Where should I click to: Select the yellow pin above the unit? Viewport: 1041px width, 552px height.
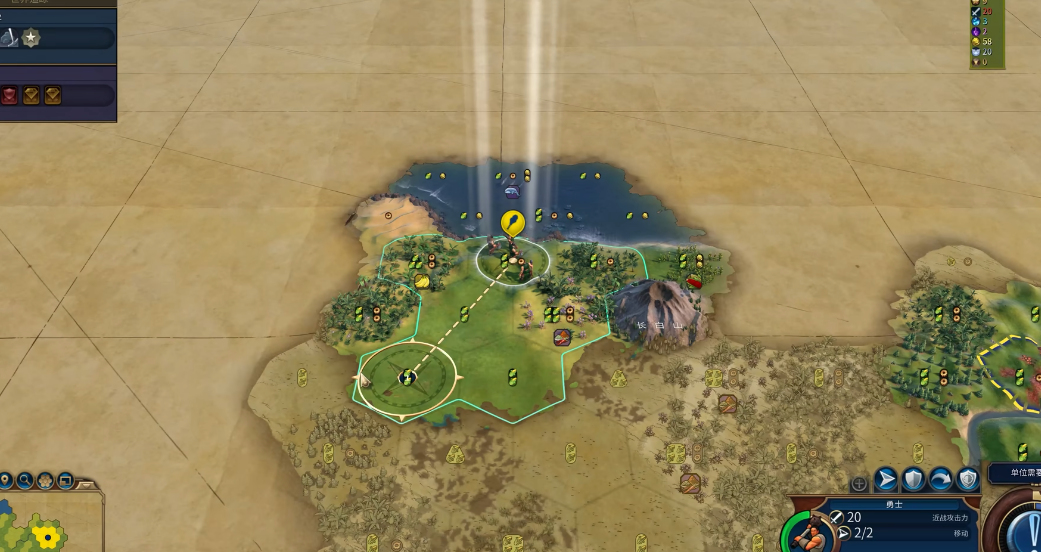pos(511,221)
